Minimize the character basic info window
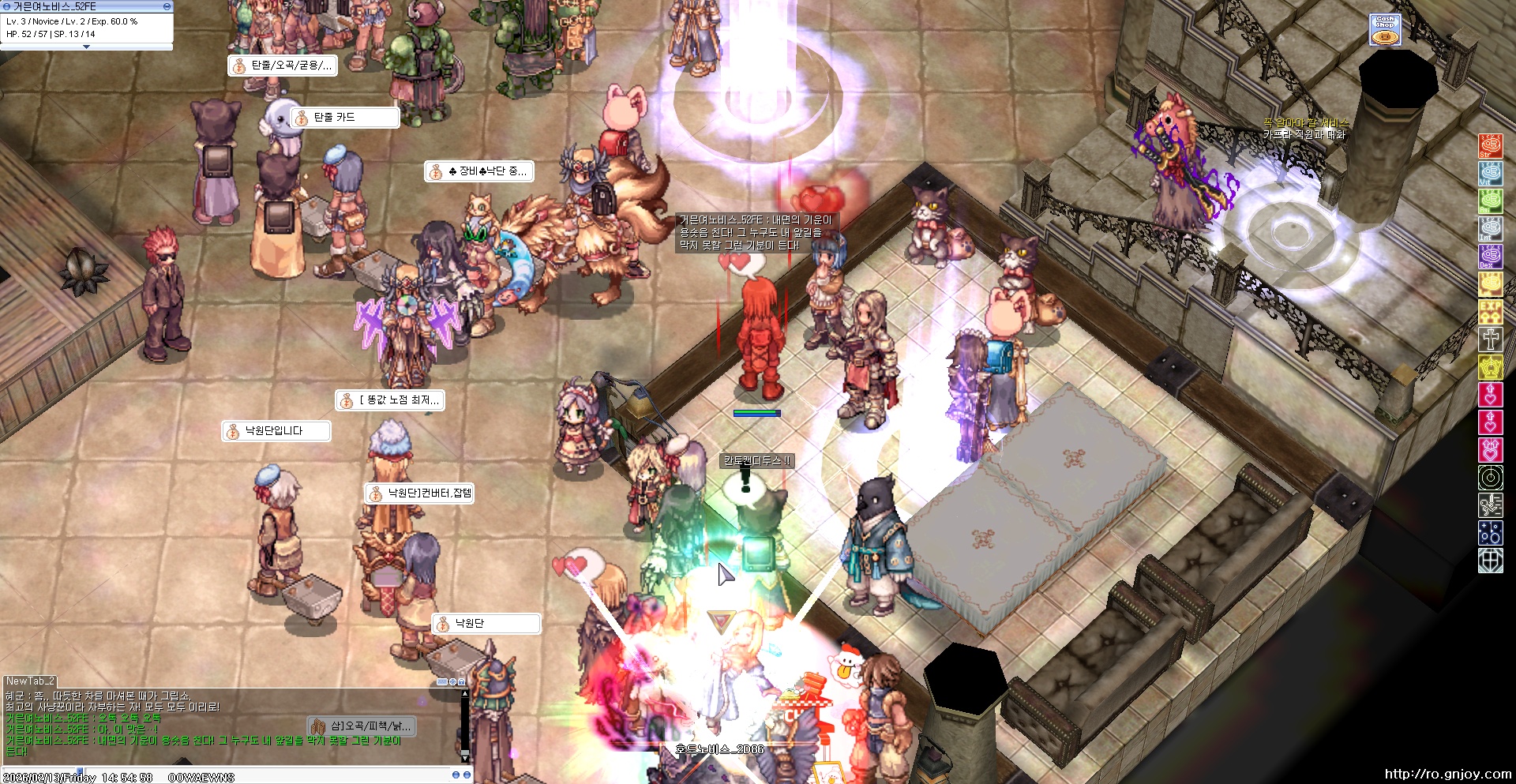The width and height of the screenshot is (1516, 784). coord(167,6)
